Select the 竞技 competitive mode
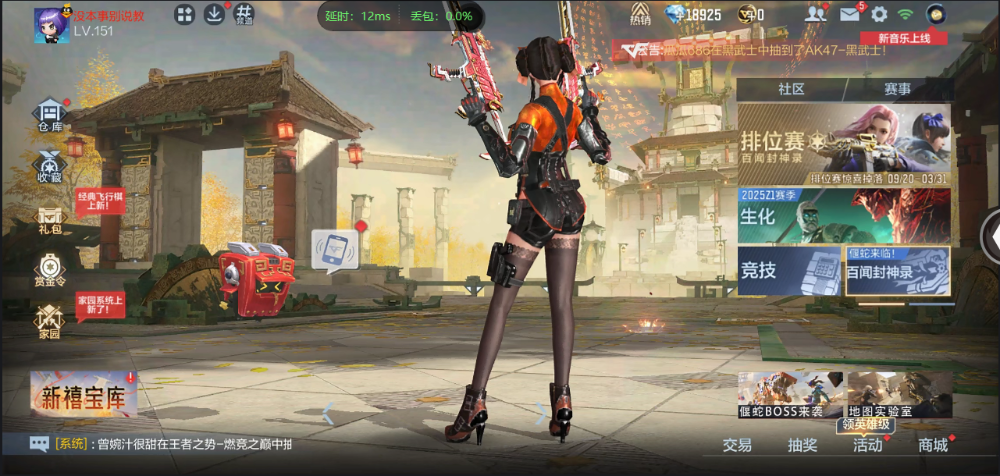Viewport: 1000px width, 476px height. coord(789,270)
